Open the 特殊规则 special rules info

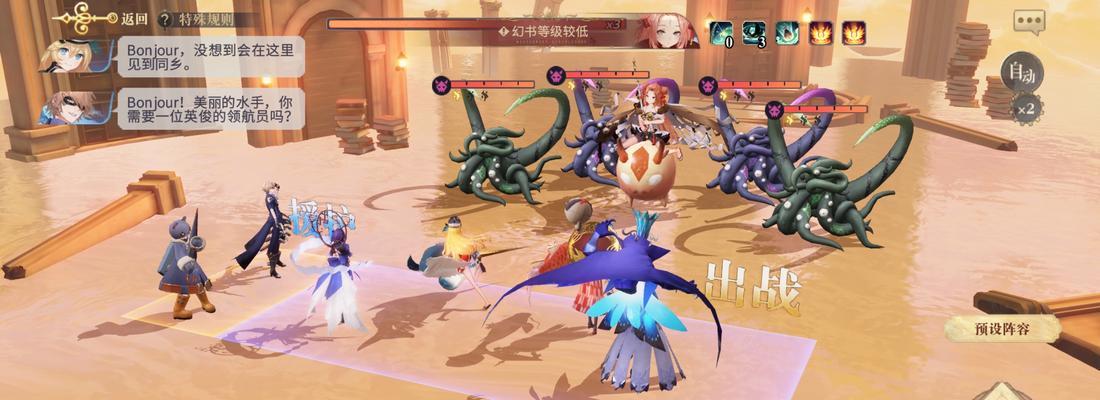(x=203, y=18)
